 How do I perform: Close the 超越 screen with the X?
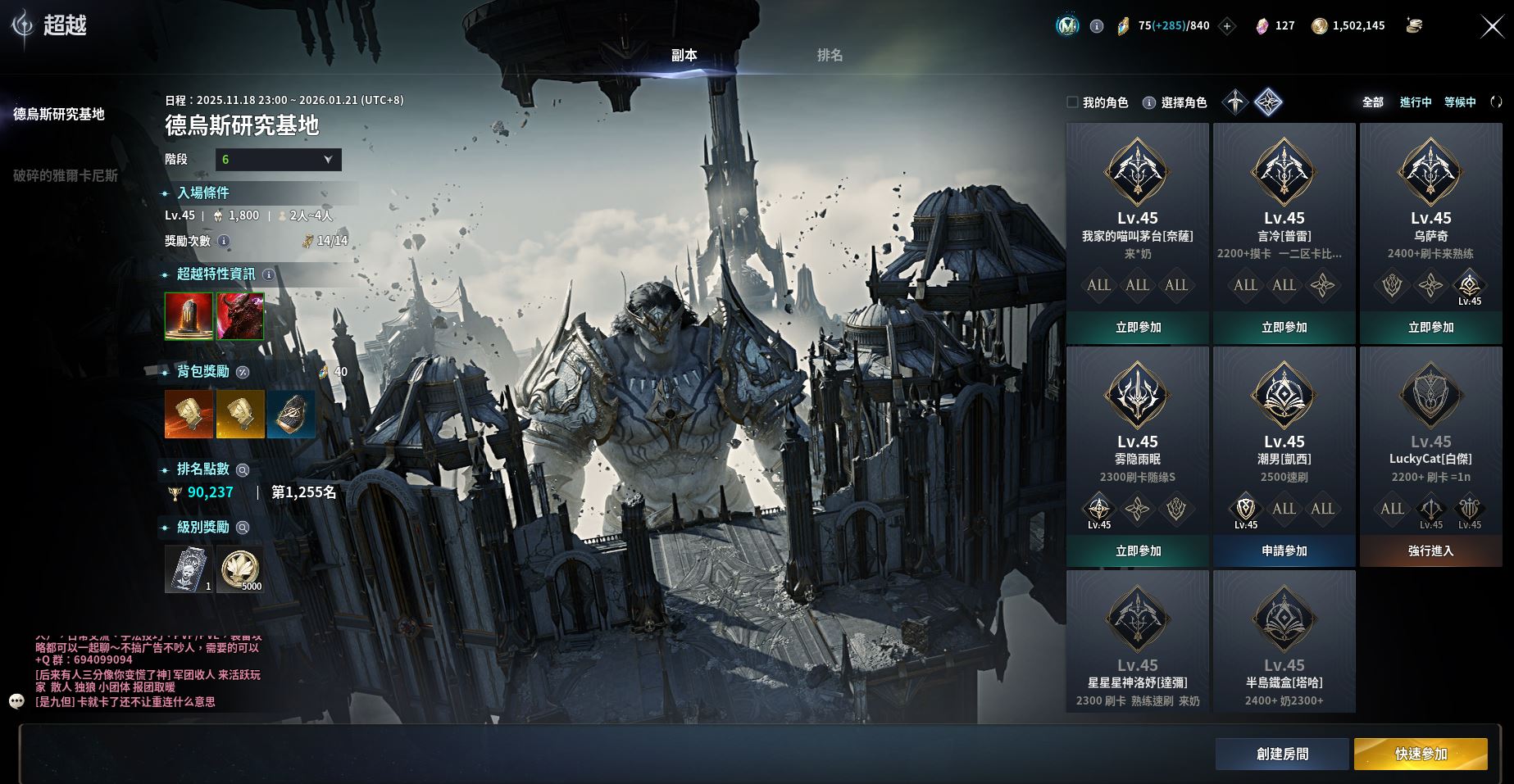click(x=1492, y=27)
